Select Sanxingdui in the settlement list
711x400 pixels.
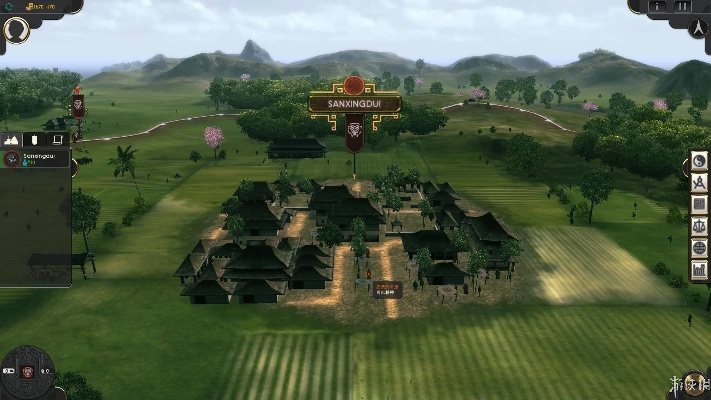point(35,159)
